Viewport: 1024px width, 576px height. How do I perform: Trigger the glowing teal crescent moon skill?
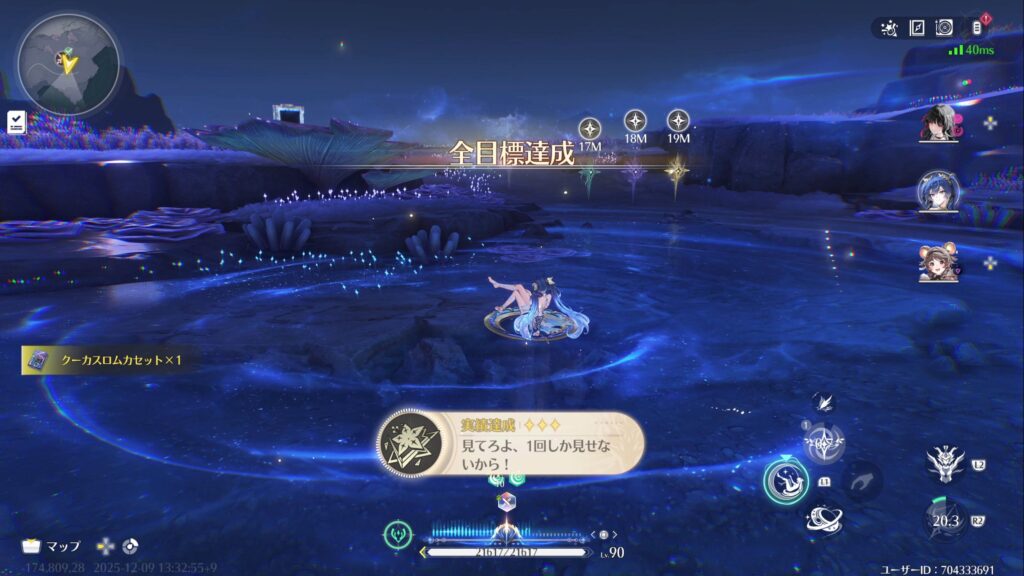pyautogui.click(x=787, y=480)
